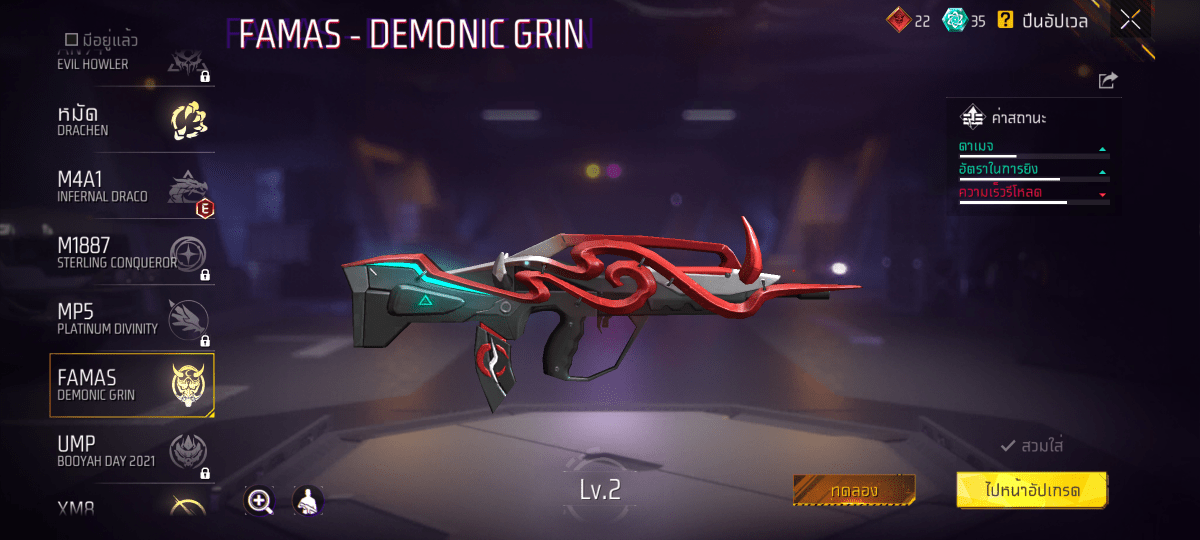
Task: Show the character preview icon
Action: (x=307, y=501)
